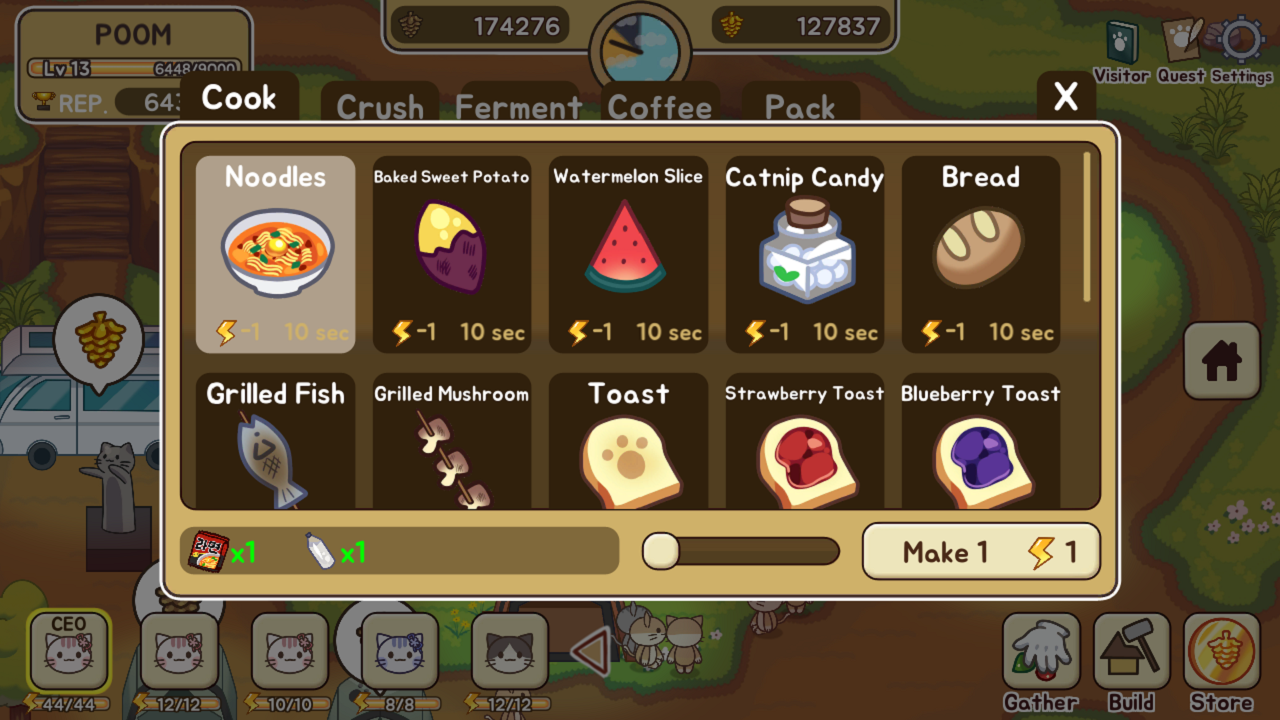Select the Strawberry Toast recipe
1280x720 pixels.
point(805,442)
